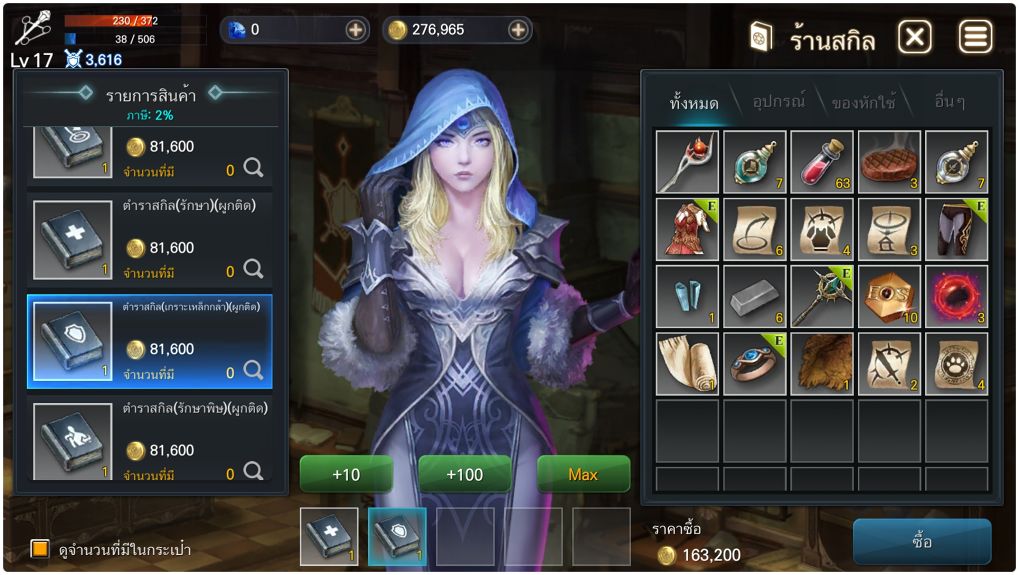Add more gold with plus button
The height and width of the screenshot is (575, 1019).
click(518, 30)
